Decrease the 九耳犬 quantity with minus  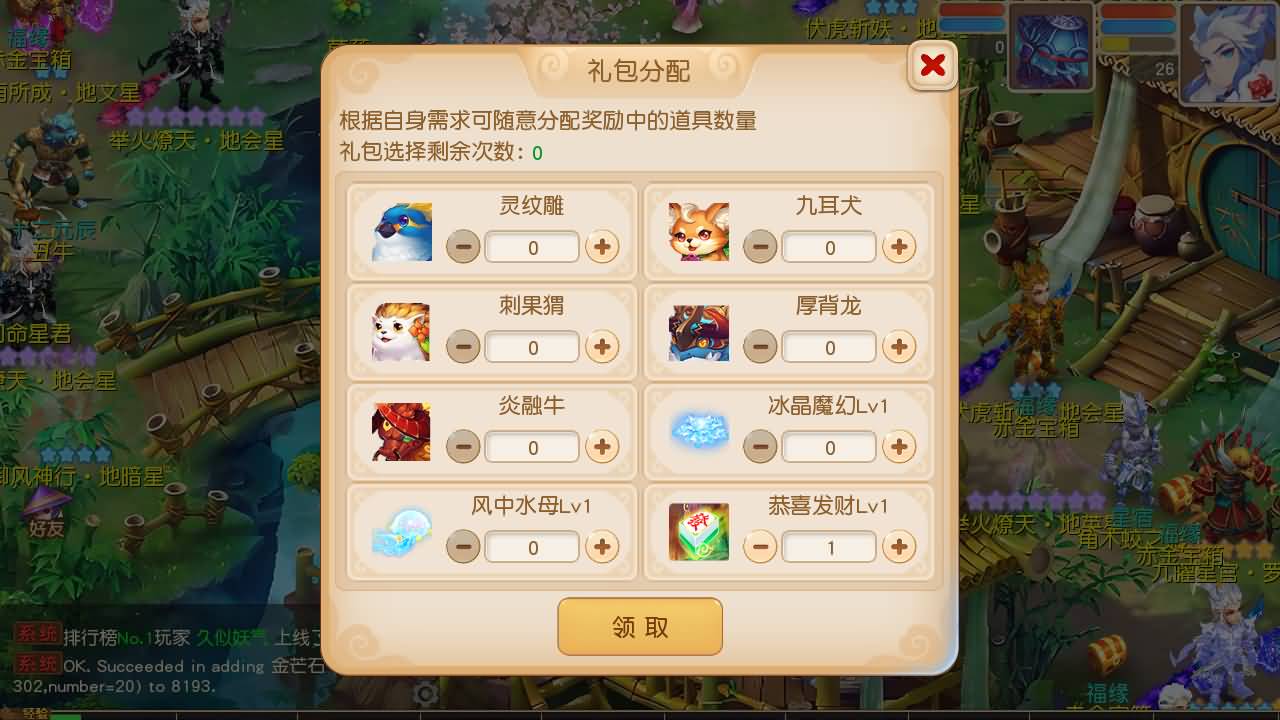pyautogui.click(x=760, y=247)
